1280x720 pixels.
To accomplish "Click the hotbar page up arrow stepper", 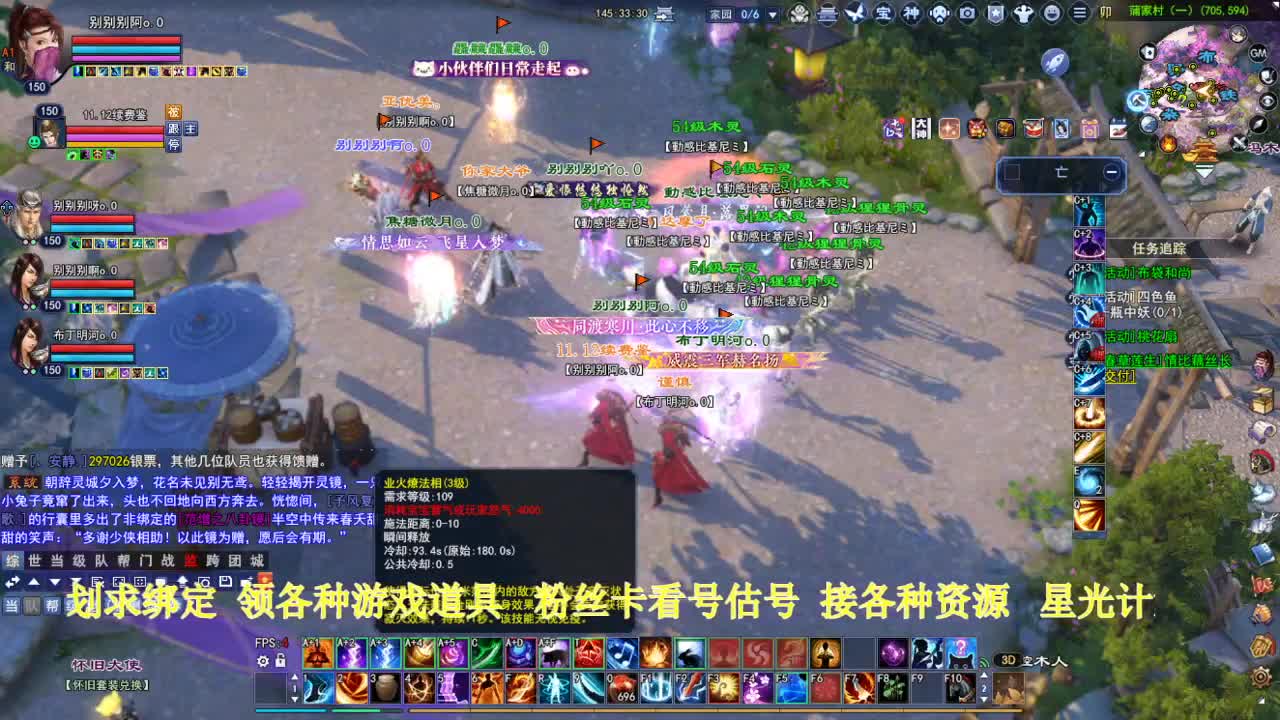I will tap(294, 674).
